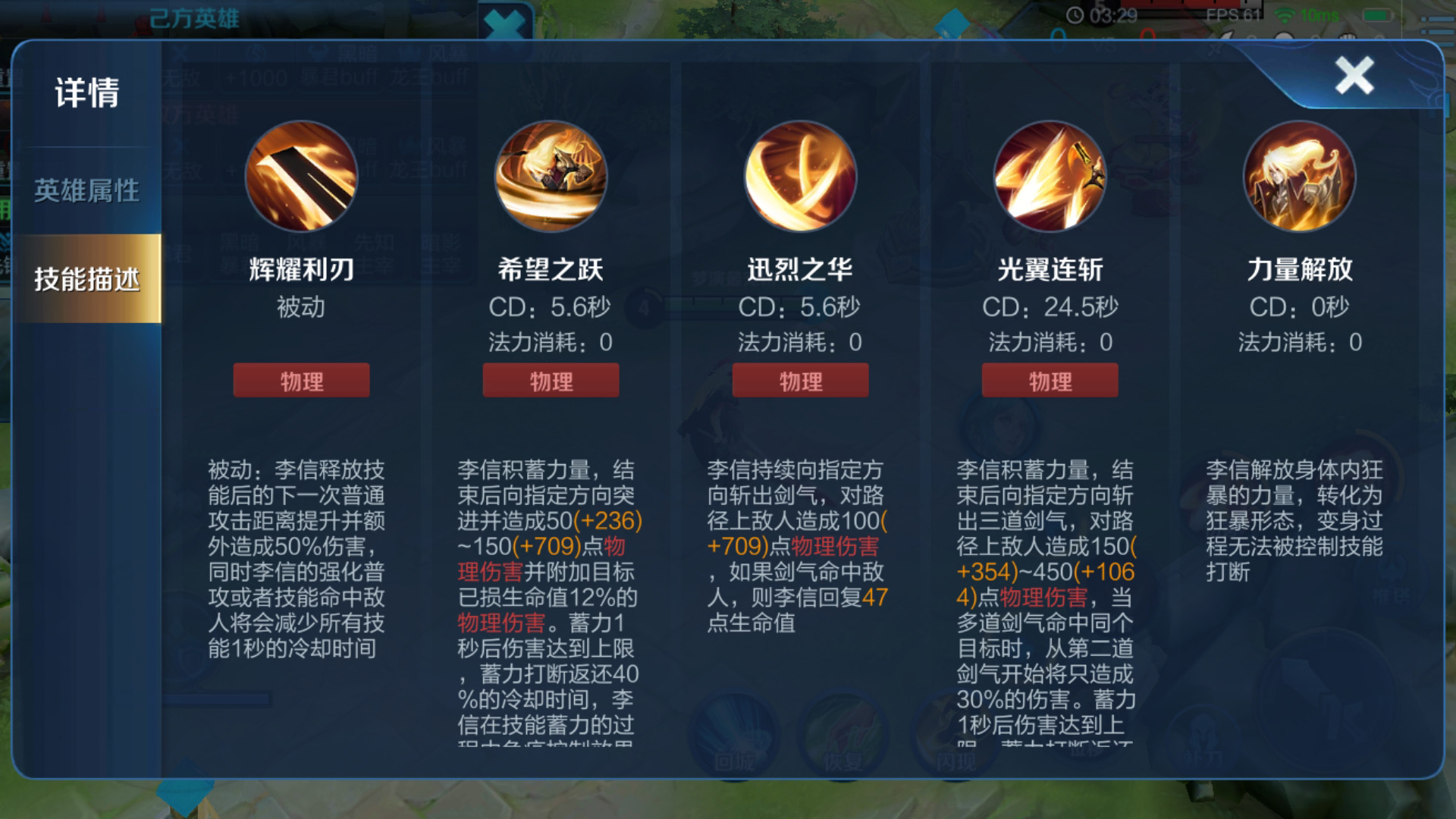The height and width of the screenshot is (819, 1456).
Task: Click the 物理 tag under 力量解放
Action: coord(1299,380)
